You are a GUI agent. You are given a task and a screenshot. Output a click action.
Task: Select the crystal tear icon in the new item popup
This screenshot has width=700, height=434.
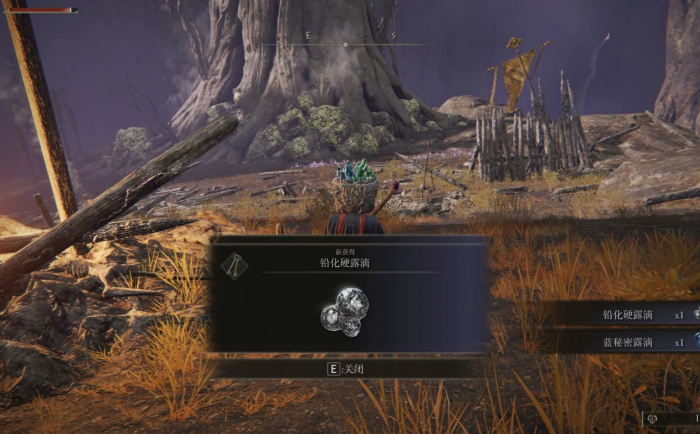(x=345, y=310)
